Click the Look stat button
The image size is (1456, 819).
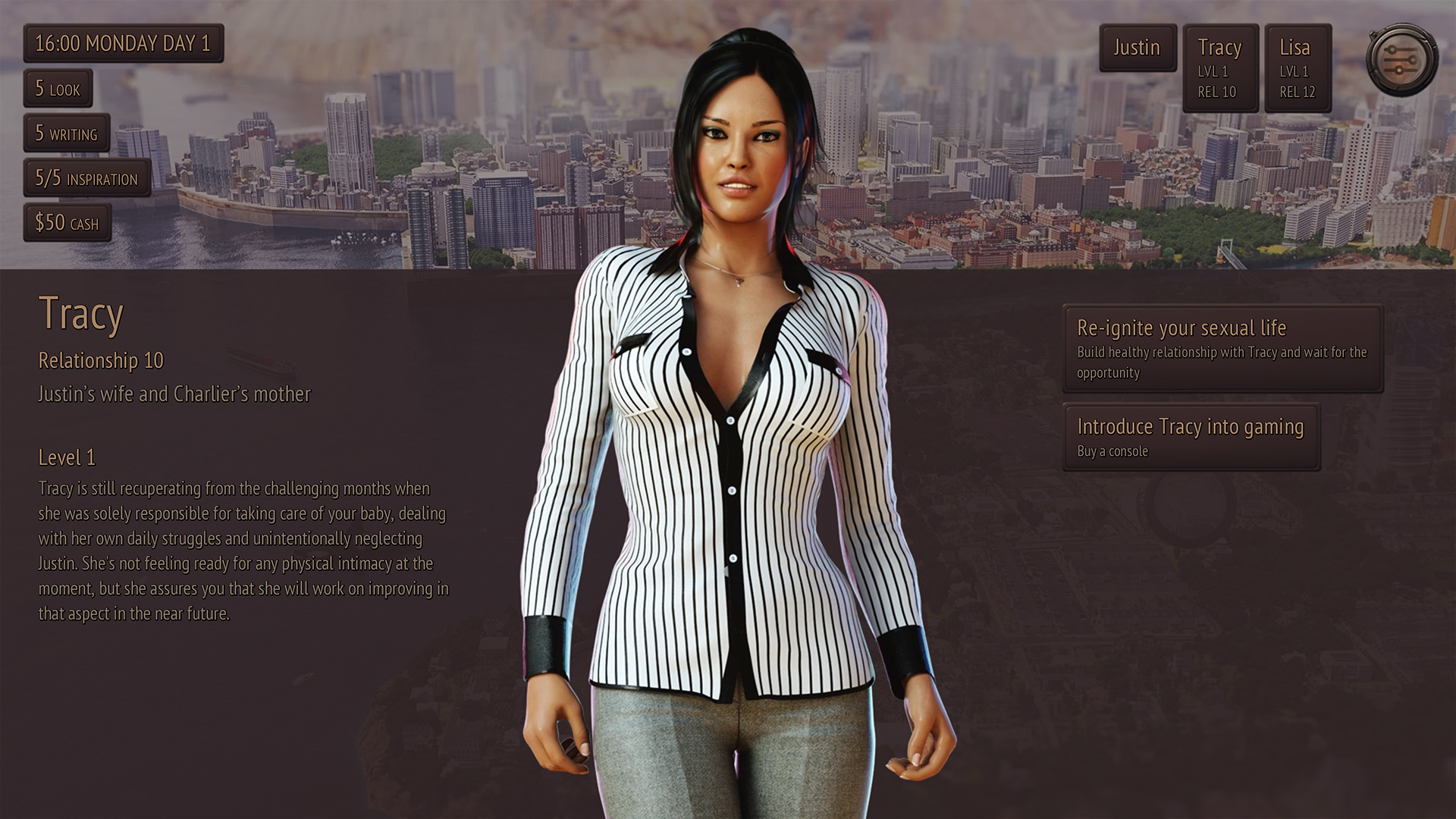[x=58, y=89]
